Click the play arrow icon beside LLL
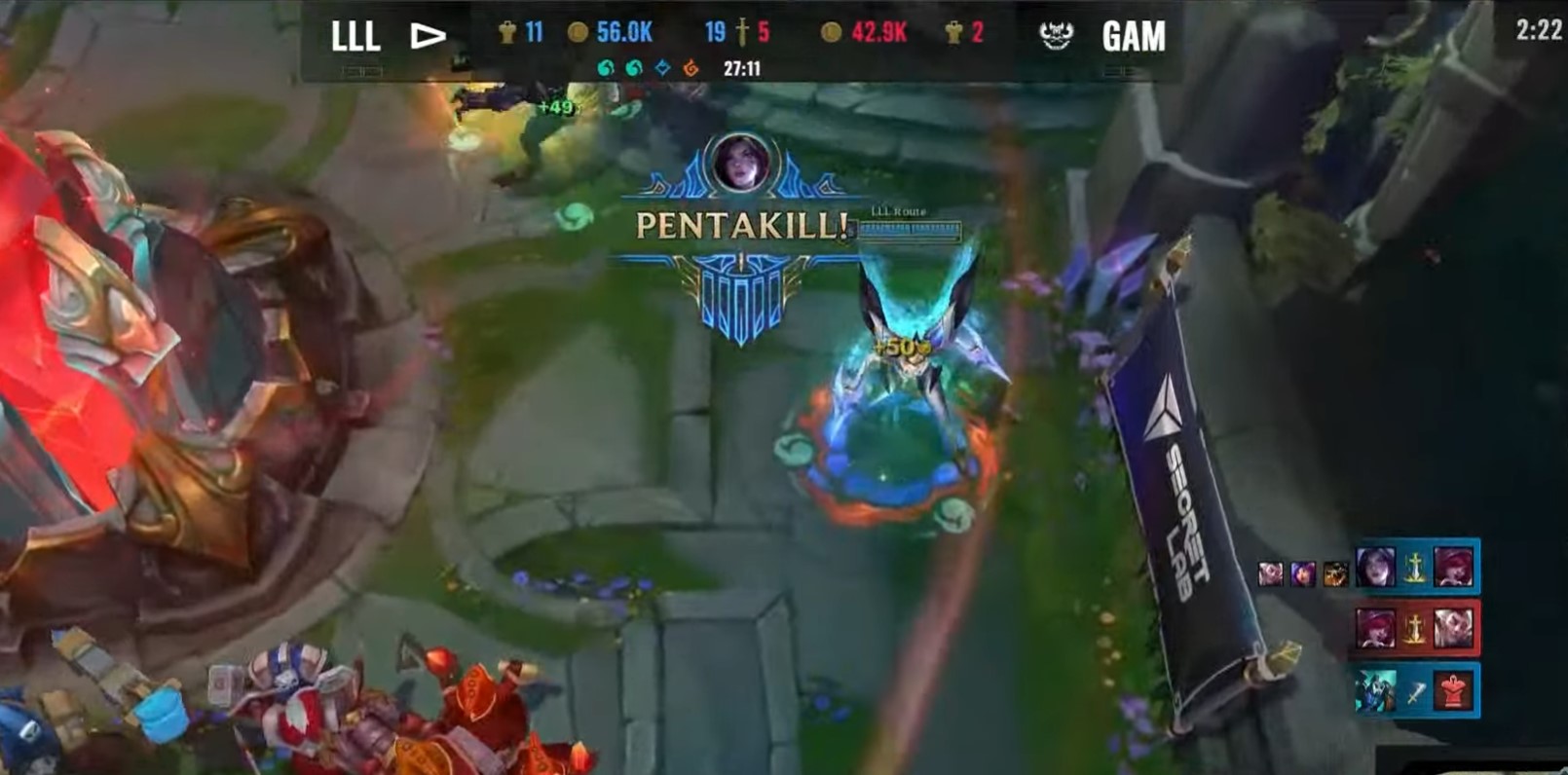 click(428, 34)
